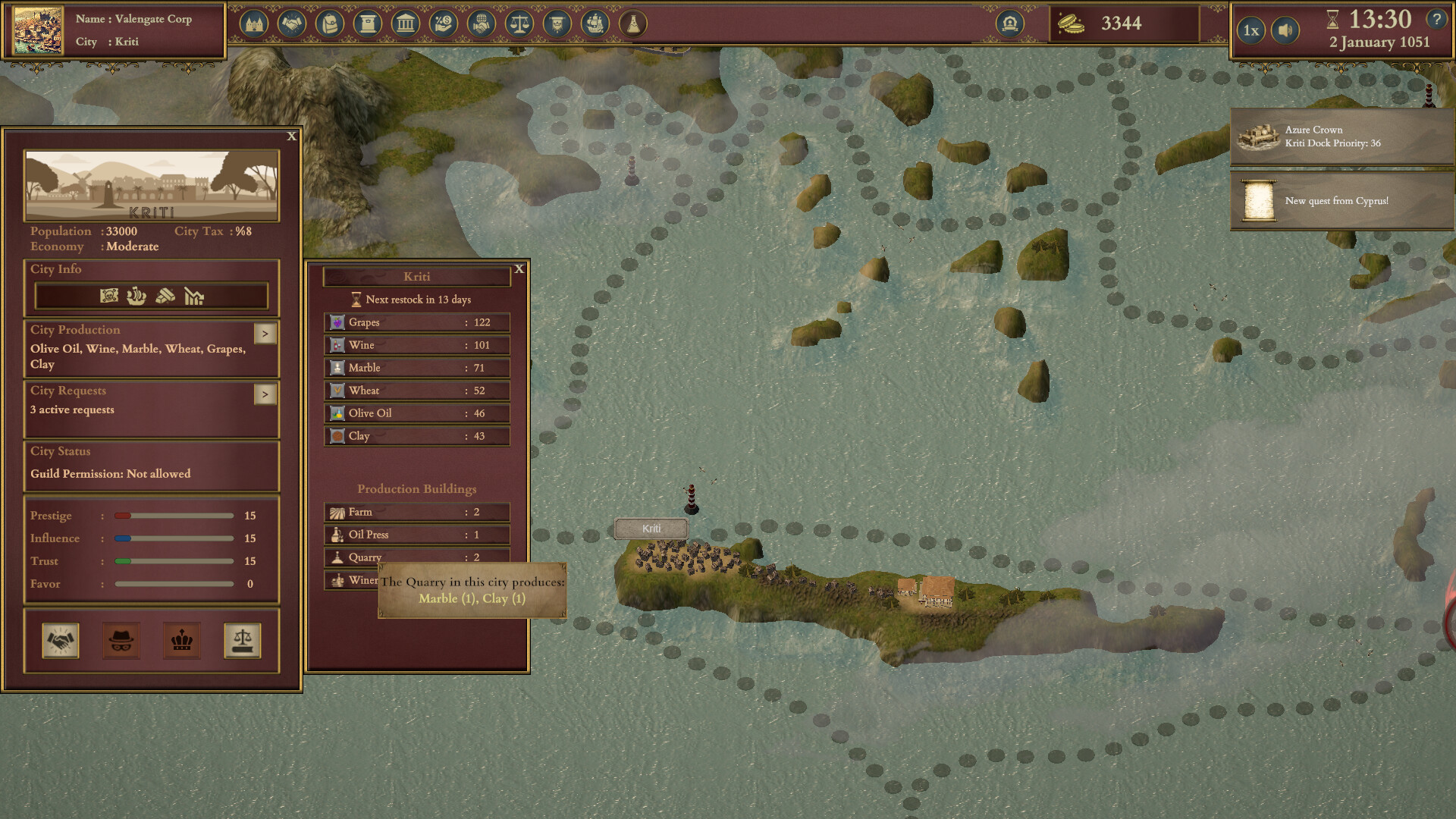
Task: Click the pirate flag City Info icon
Action: pos(109,296)
